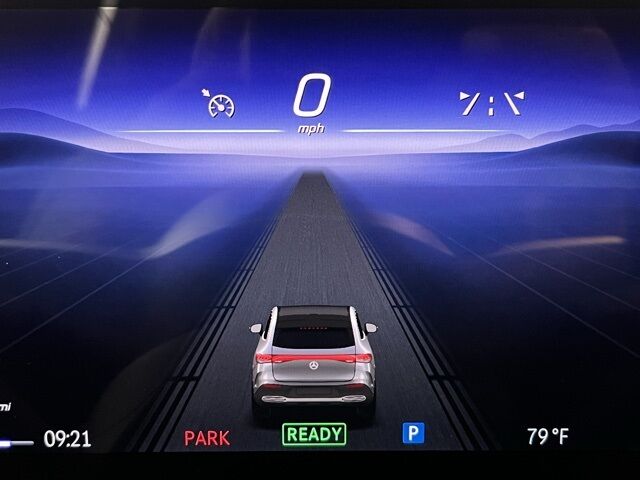Select the lane keeping assist icon

coord(490,103)
